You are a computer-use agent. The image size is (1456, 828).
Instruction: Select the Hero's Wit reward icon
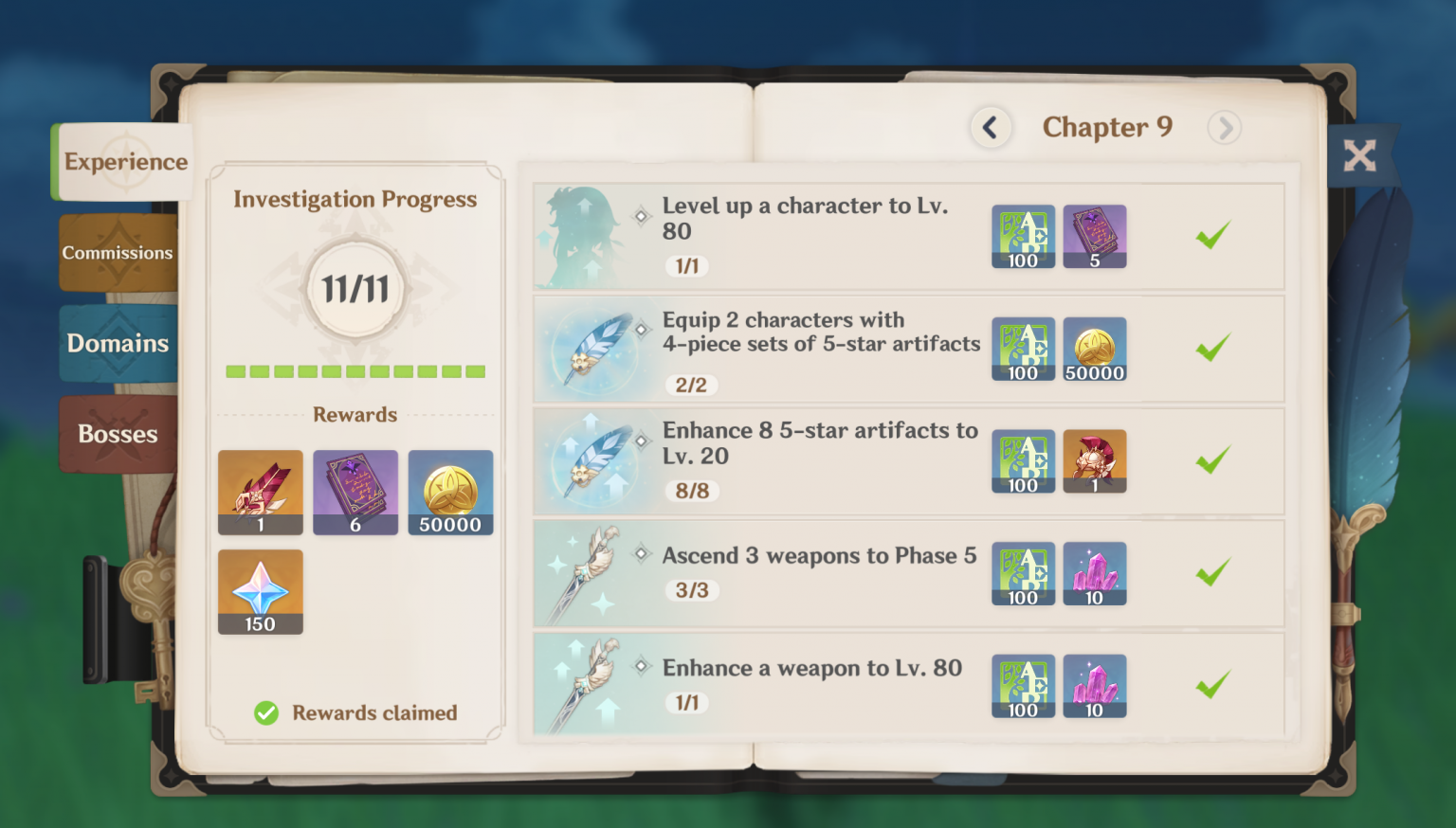coord(355,493)
